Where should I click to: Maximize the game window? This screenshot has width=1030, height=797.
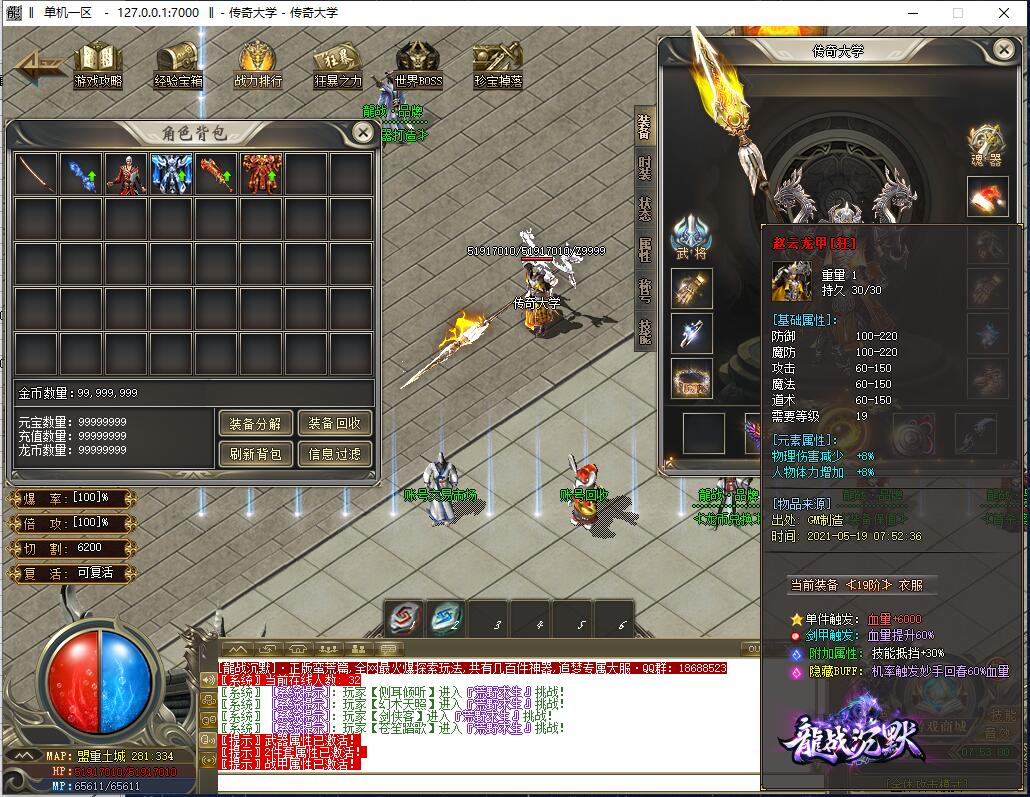(x=957, y=13)
